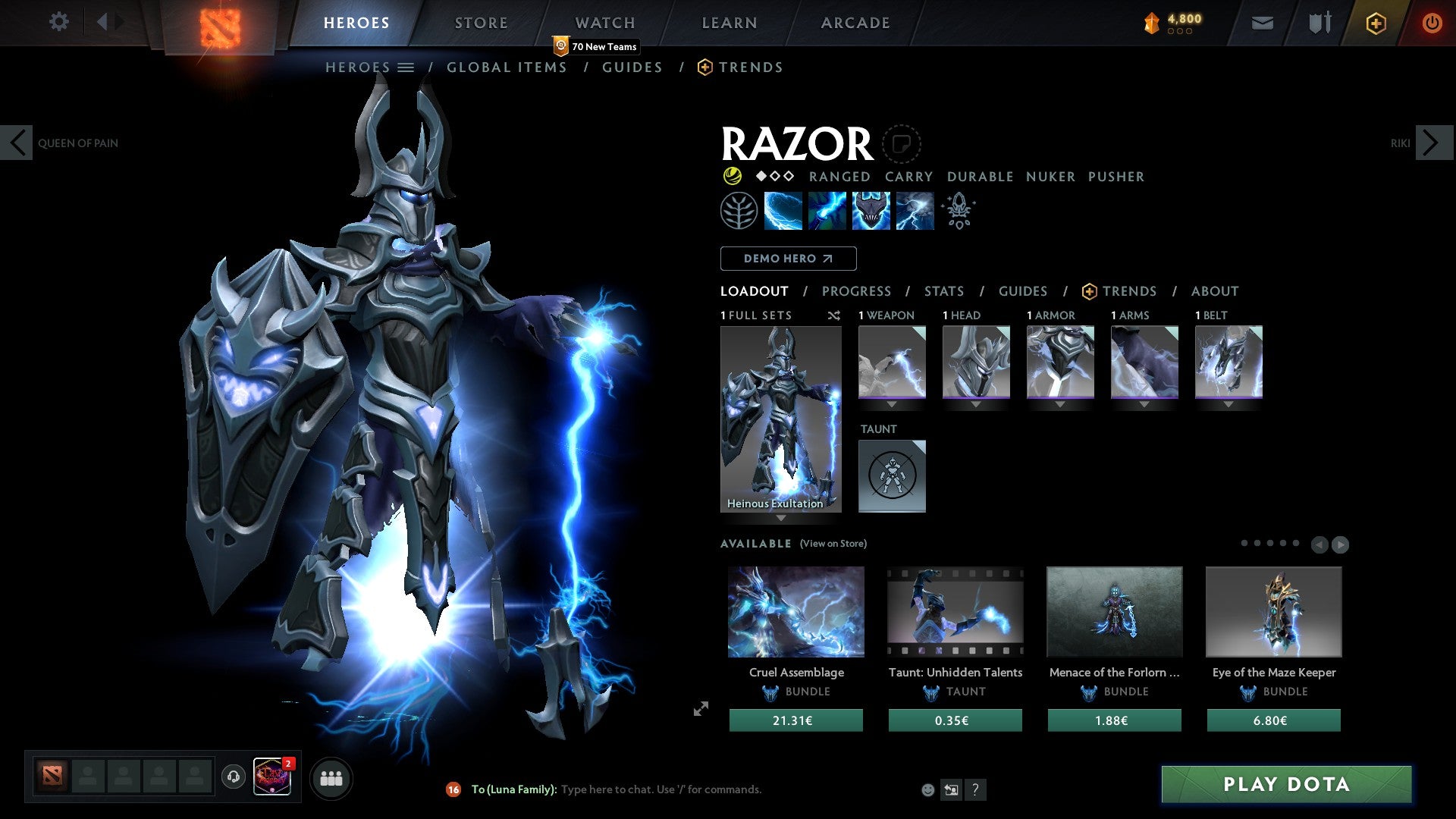Click Razor's Plasma Field ability icon
Image resolution: width=1456 pixels, height=819 pixels.
[x=782, y=210]
